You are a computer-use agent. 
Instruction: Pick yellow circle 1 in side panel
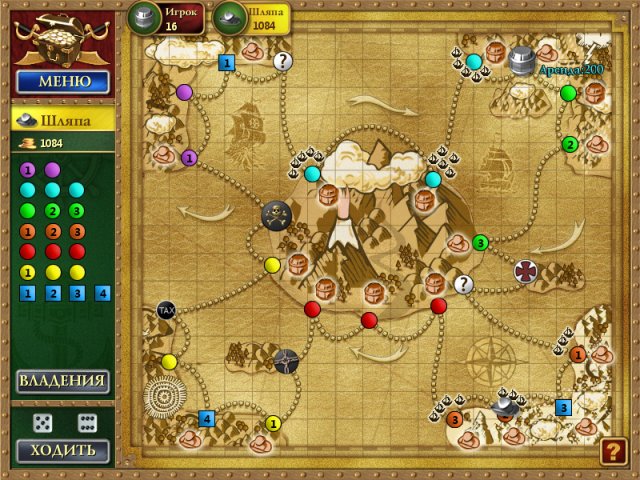28,272
